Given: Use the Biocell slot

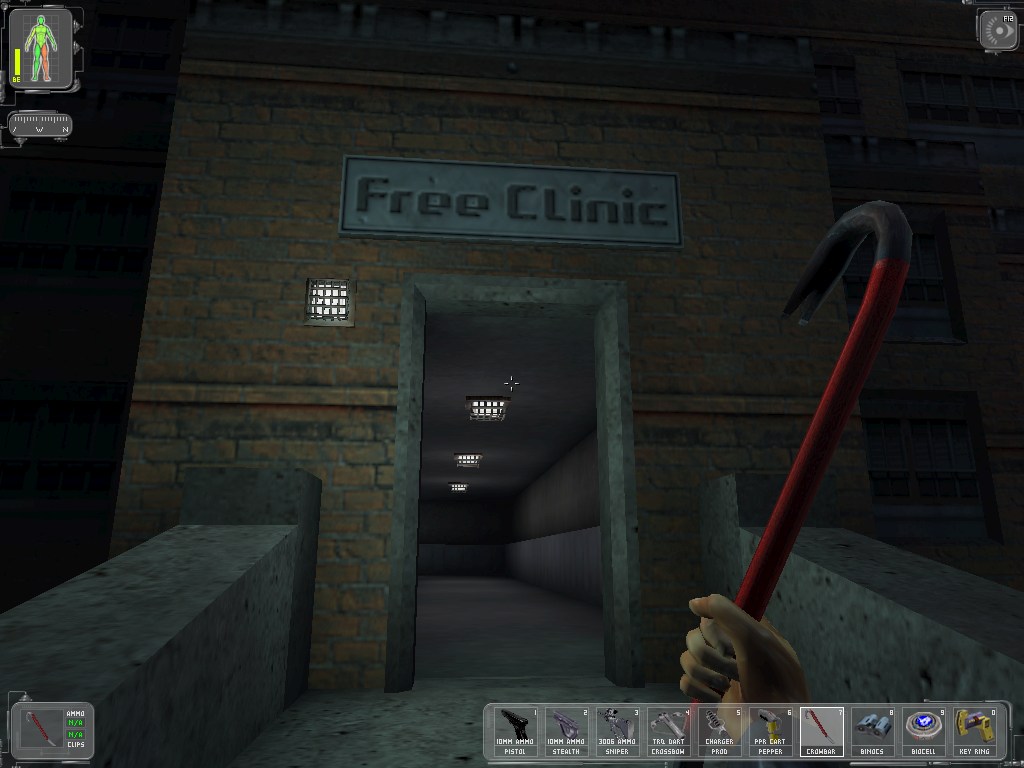Looking at the screenshot, I should tap(923, 731).
